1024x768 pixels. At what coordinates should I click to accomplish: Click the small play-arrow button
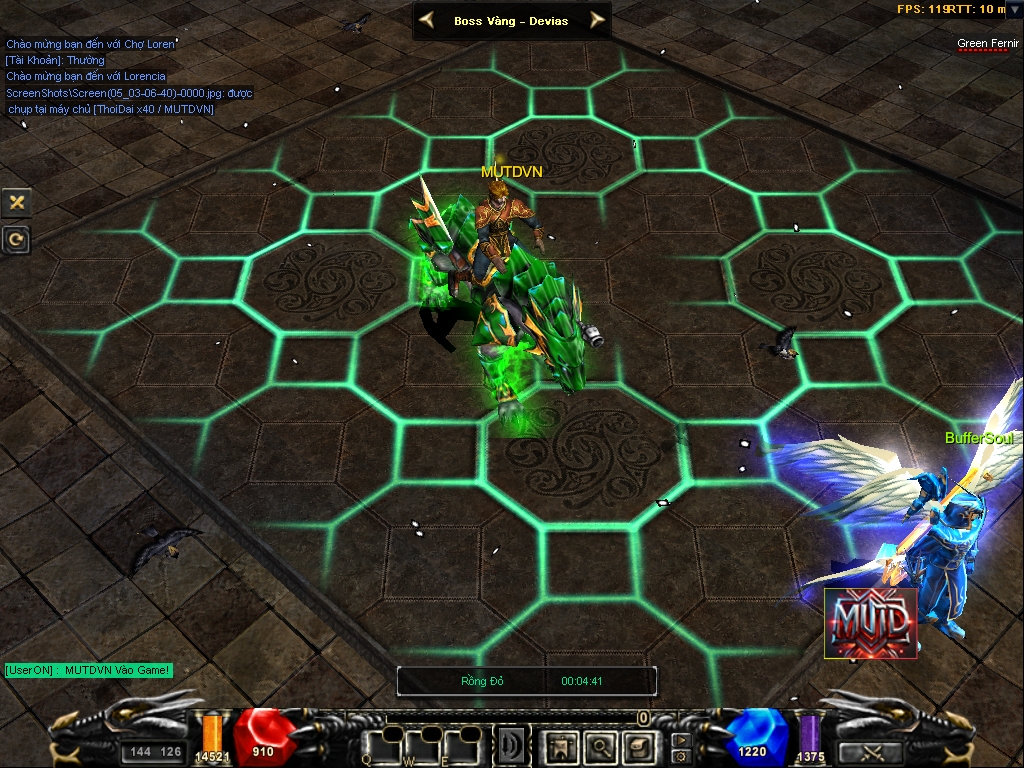pos(681,741)
